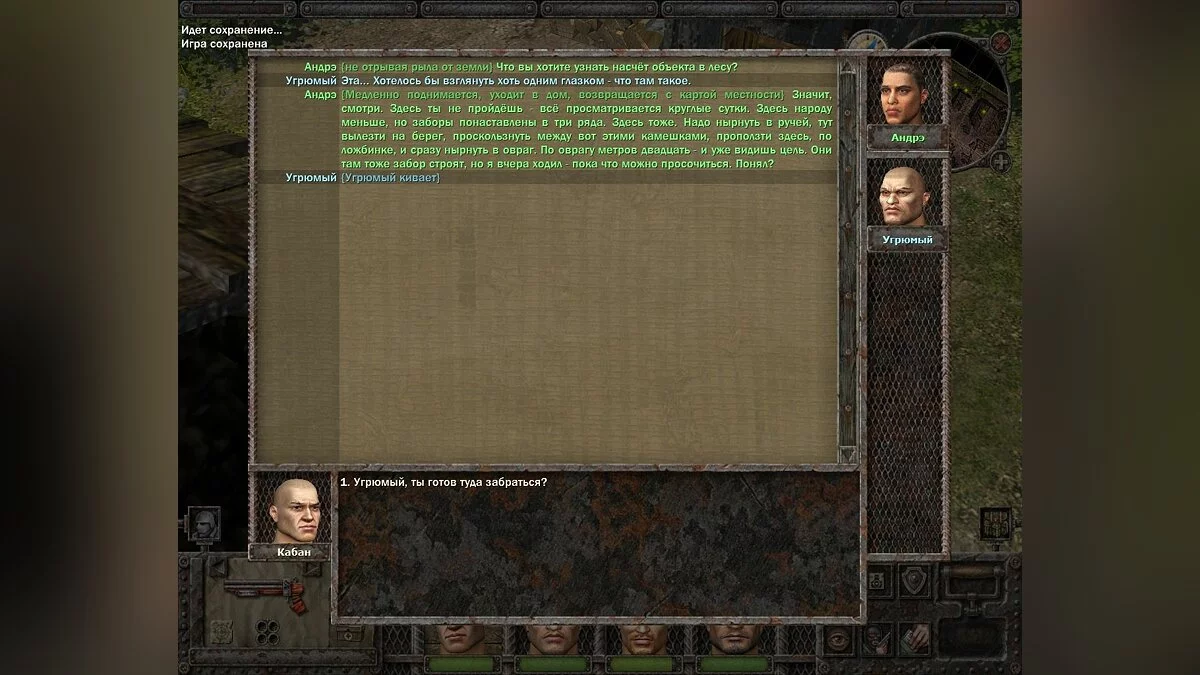Select Угрюмый's portrait in the dialogue panel
The image size is (1200, 675).
pyautogui.click(x=905, y=196)
